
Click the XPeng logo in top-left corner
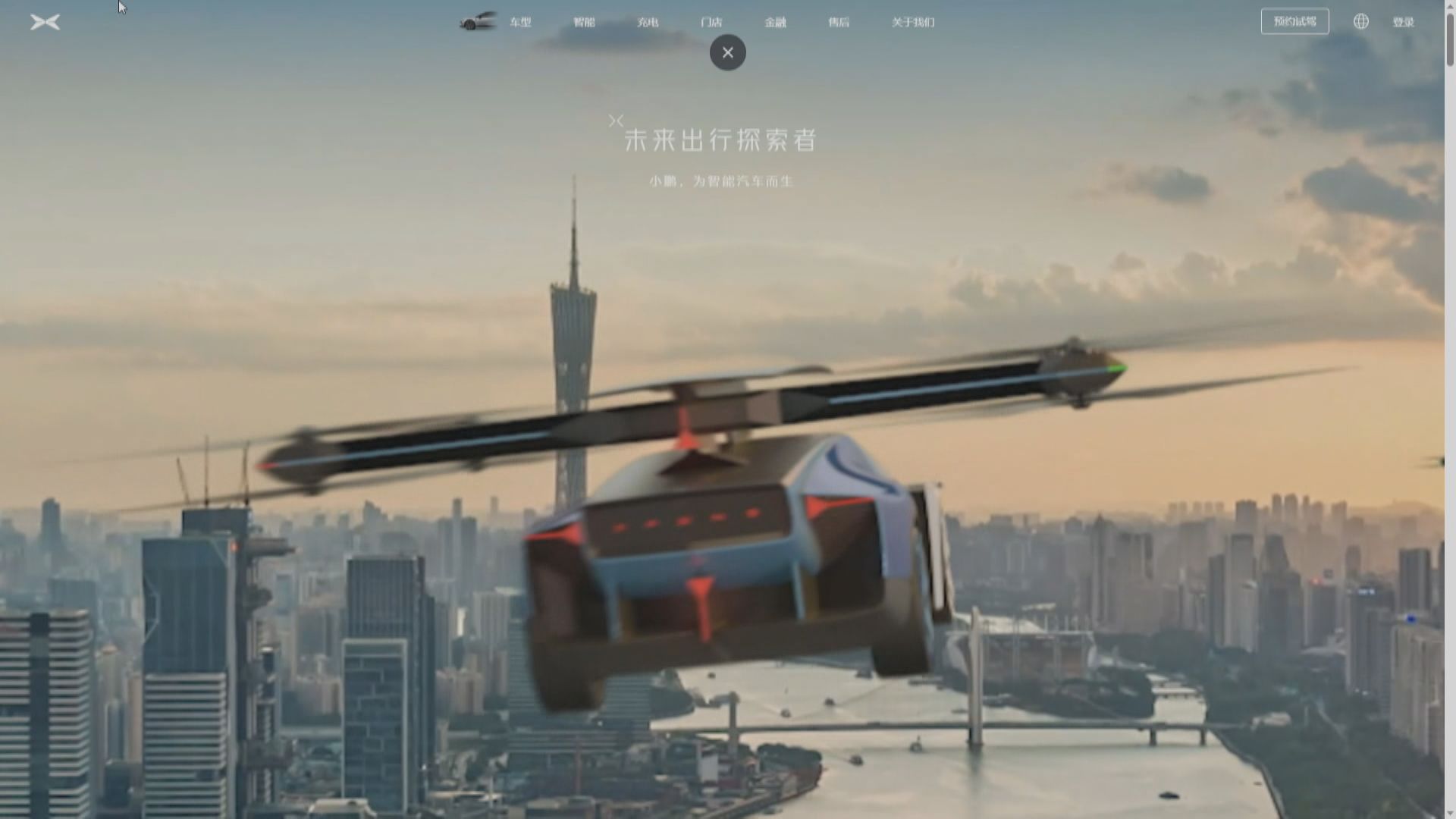tap(45, 21)
